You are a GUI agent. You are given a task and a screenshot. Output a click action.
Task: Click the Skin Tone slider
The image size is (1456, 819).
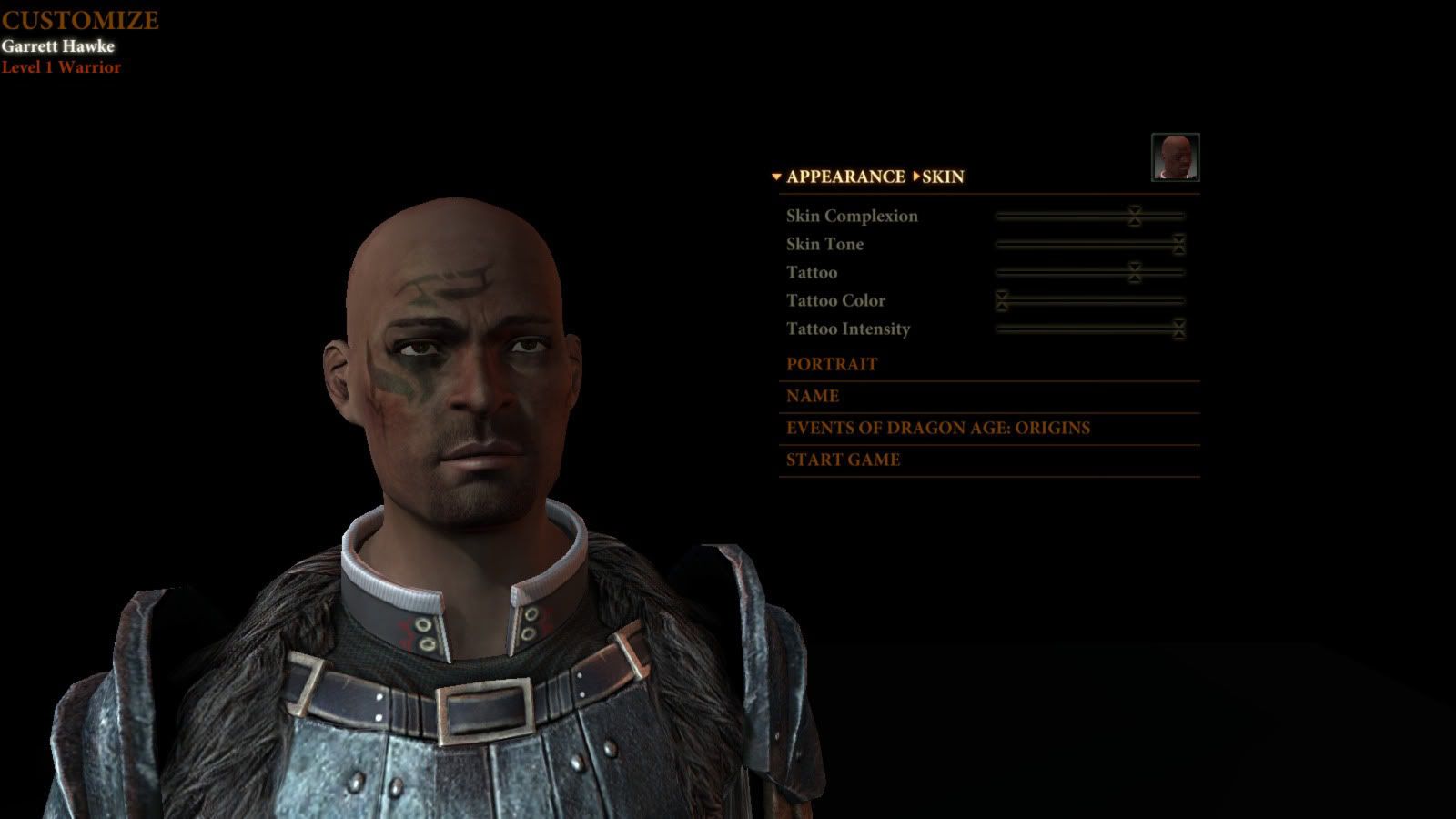(x=1178, y=244)
